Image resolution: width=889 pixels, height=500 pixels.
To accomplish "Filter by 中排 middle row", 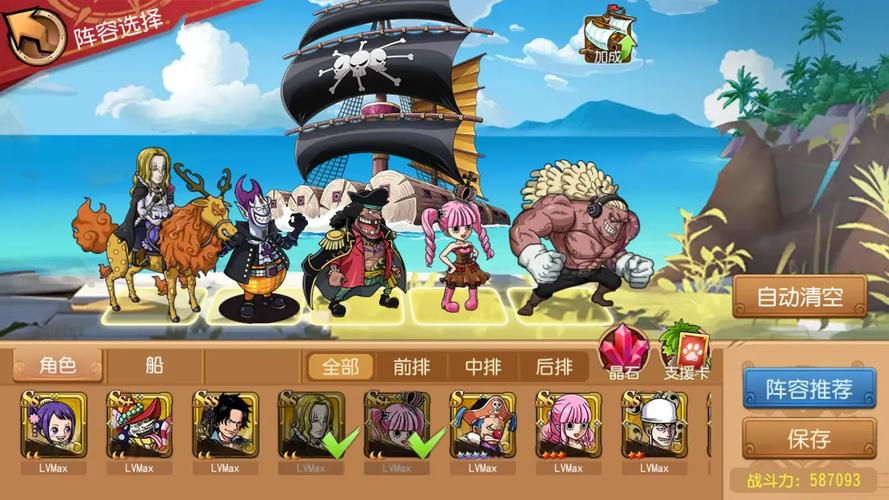I will 484,367.
